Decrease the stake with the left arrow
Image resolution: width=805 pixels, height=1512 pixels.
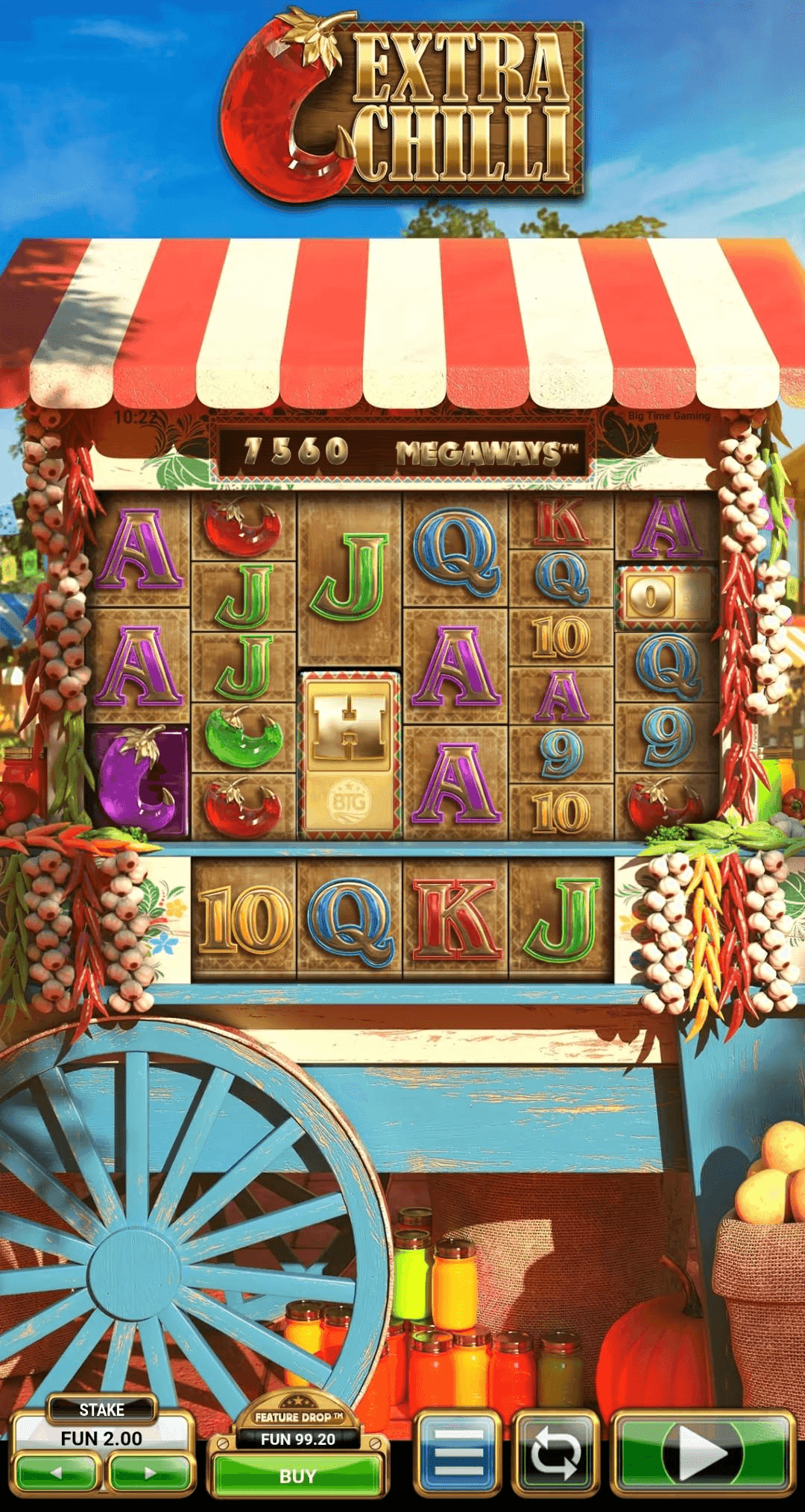[x=57, y=1473]
